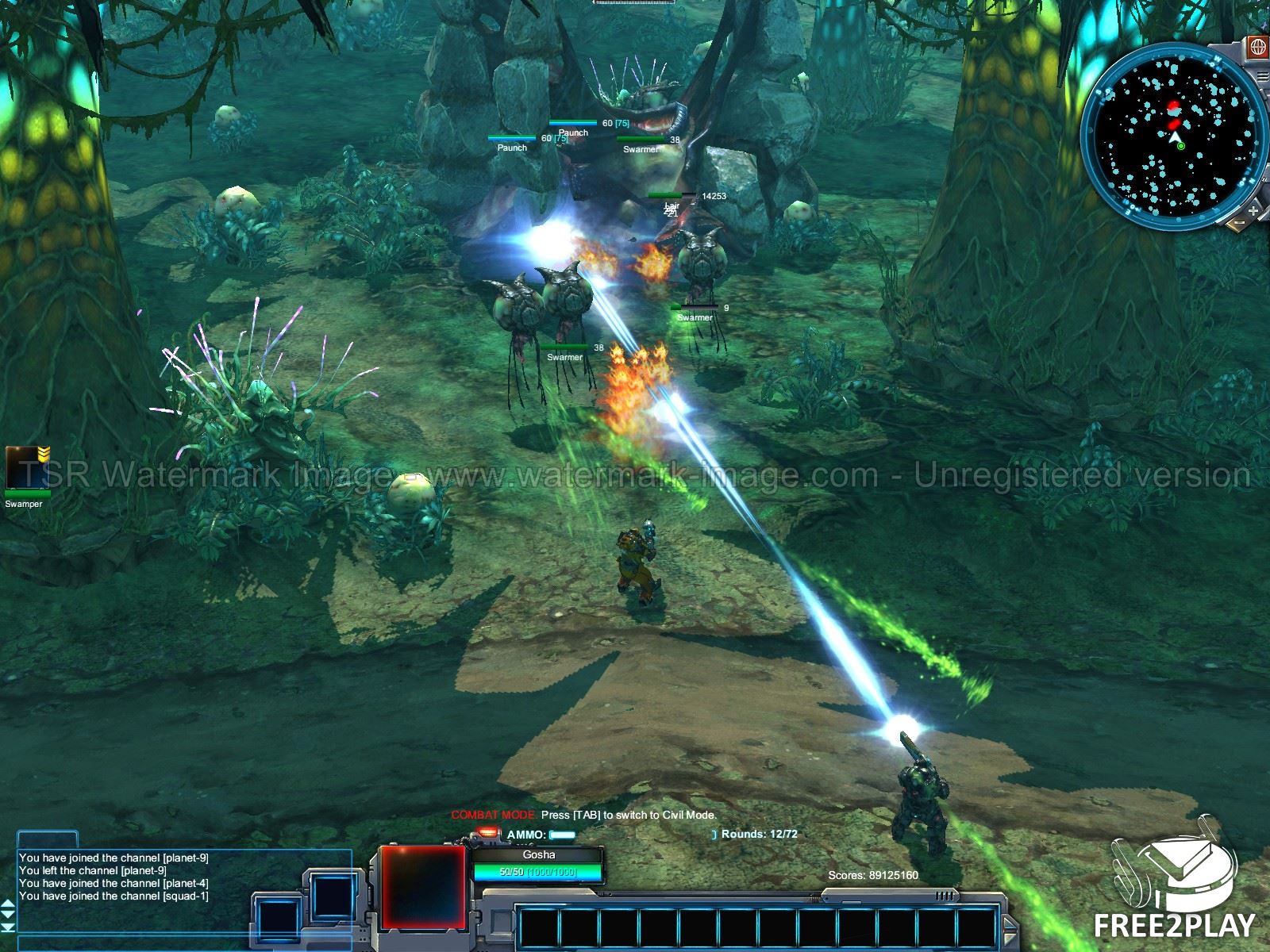The height and width of the screenshot is (952, 1270).
Task: Select the chat window tab
Action: pos(48,839)
